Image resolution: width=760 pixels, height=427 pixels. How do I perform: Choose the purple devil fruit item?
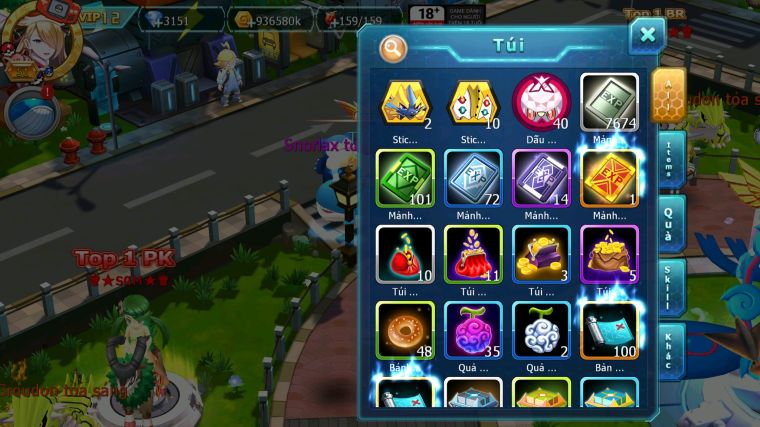pyautogui.click(x=473, y=329)
